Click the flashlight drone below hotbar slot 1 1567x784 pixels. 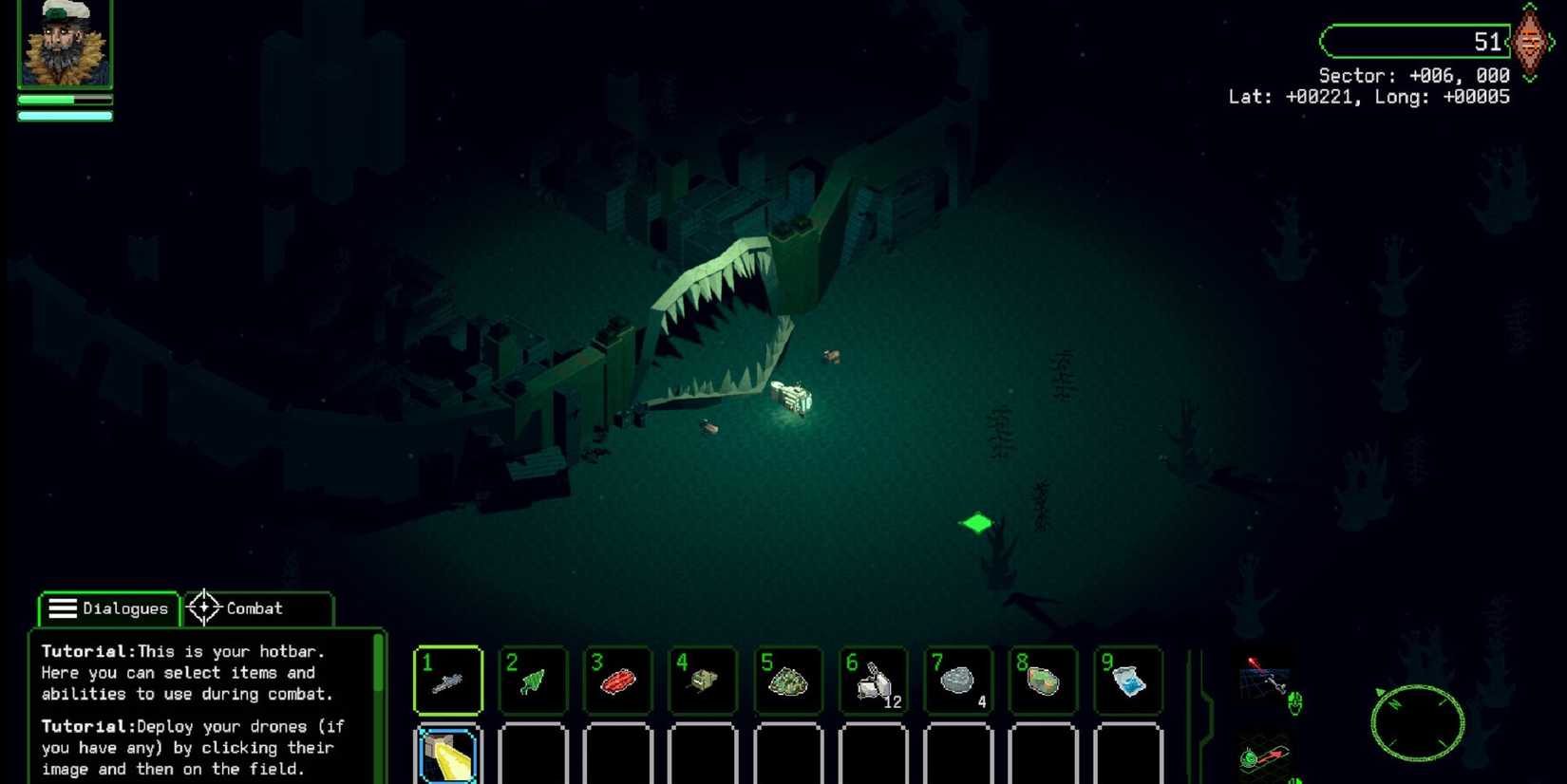click(446, 755)
